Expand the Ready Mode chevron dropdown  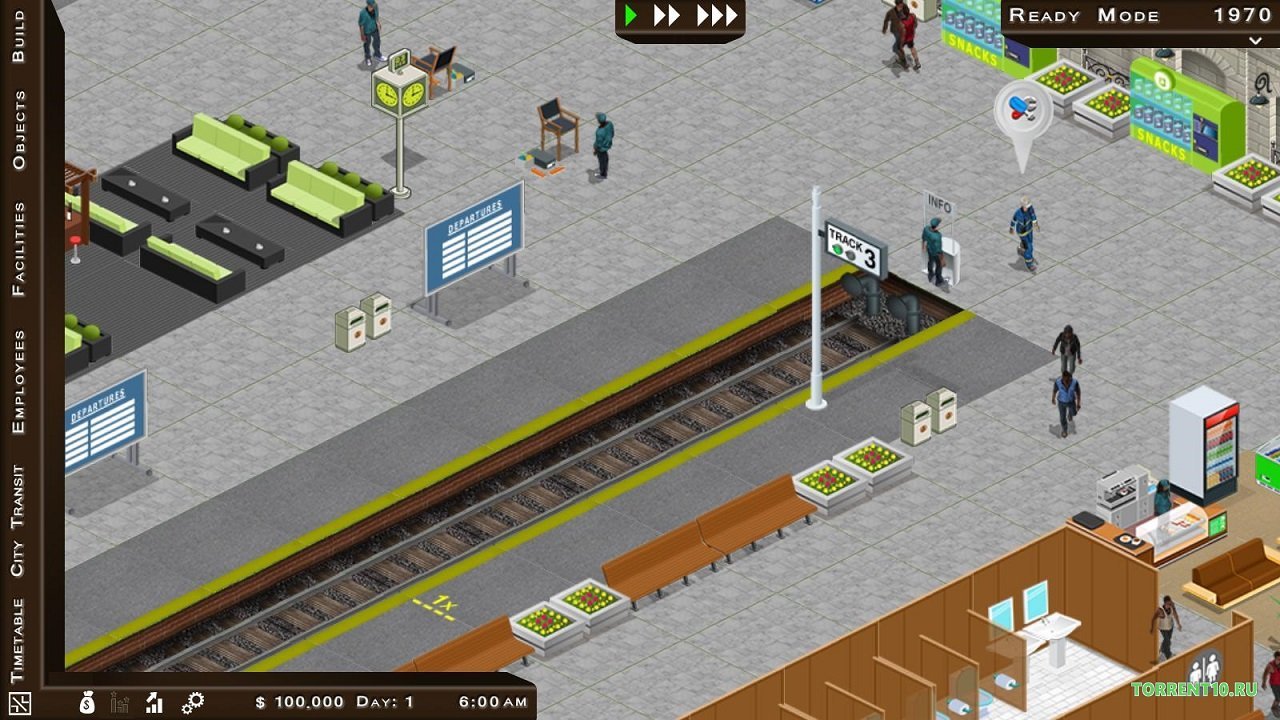(x=1254, y=42)
